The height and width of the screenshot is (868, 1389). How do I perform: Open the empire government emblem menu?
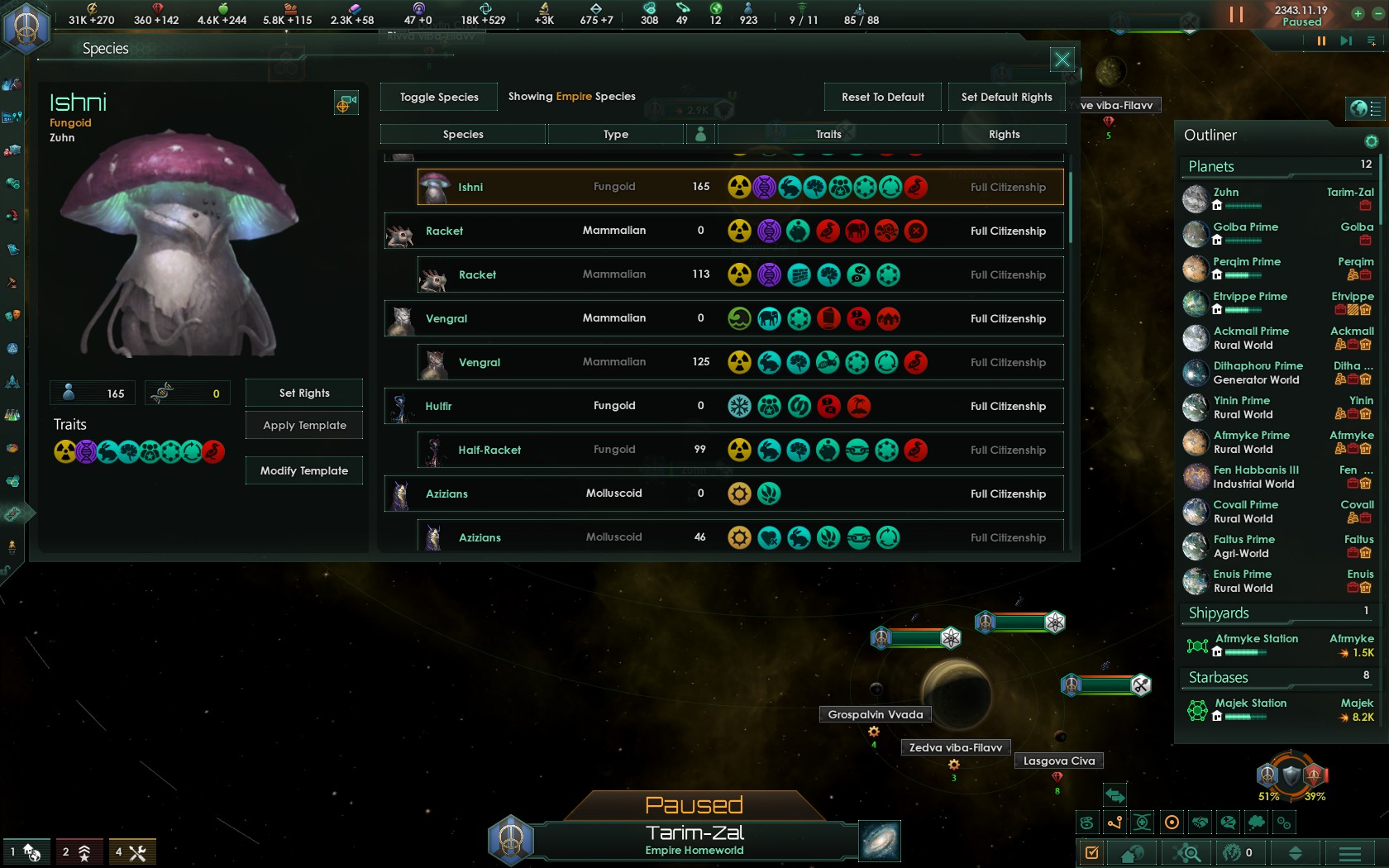click(x=26, y=26)
